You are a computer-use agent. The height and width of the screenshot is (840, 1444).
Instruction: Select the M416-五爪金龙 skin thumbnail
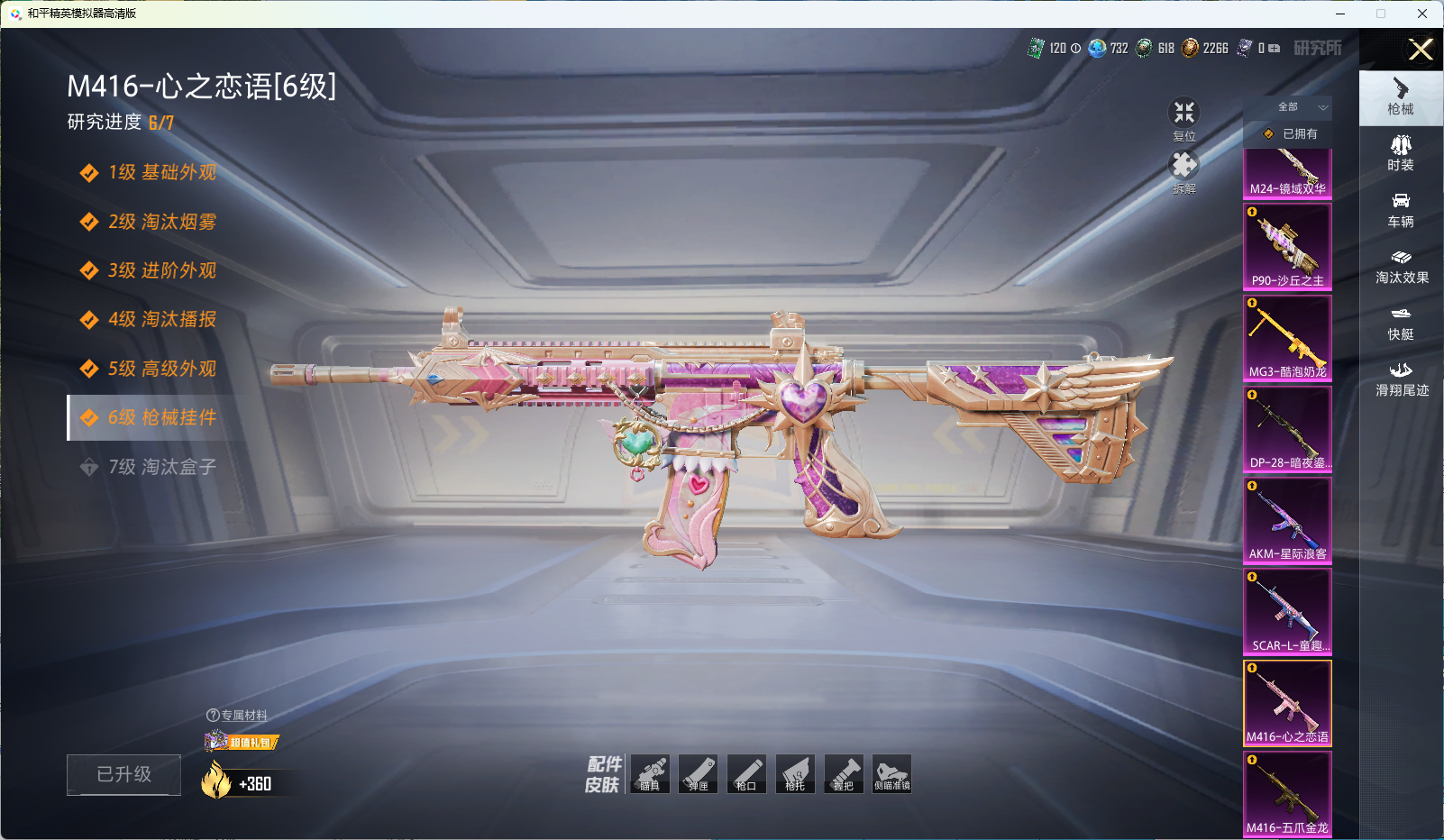pyautogui.click(x=1287, y=793)
